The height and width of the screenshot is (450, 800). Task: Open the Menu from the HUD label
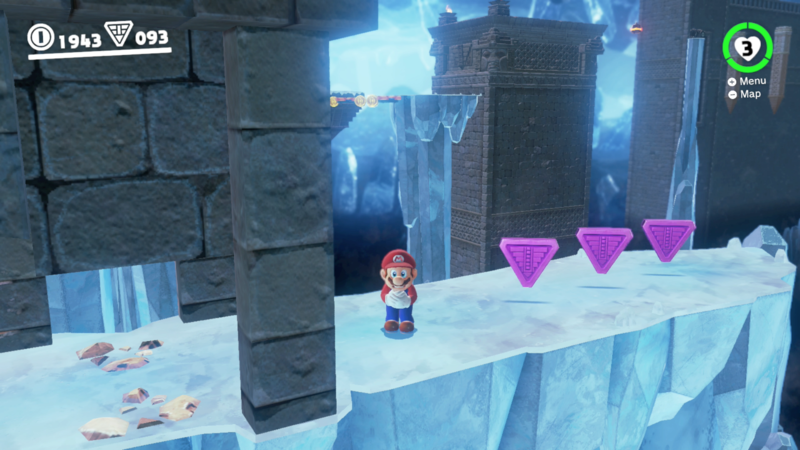[751, 81]
